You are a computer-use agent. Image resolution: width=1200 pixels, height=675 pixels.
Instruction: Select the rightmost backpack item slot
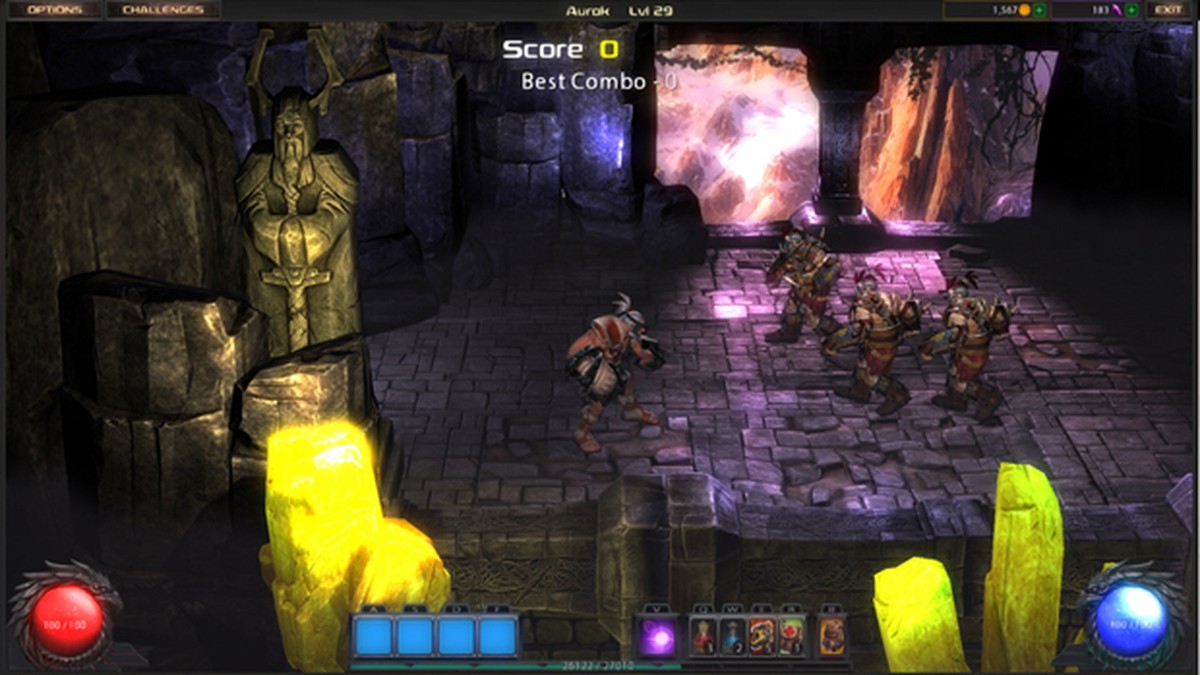click(x=832, y=637)
